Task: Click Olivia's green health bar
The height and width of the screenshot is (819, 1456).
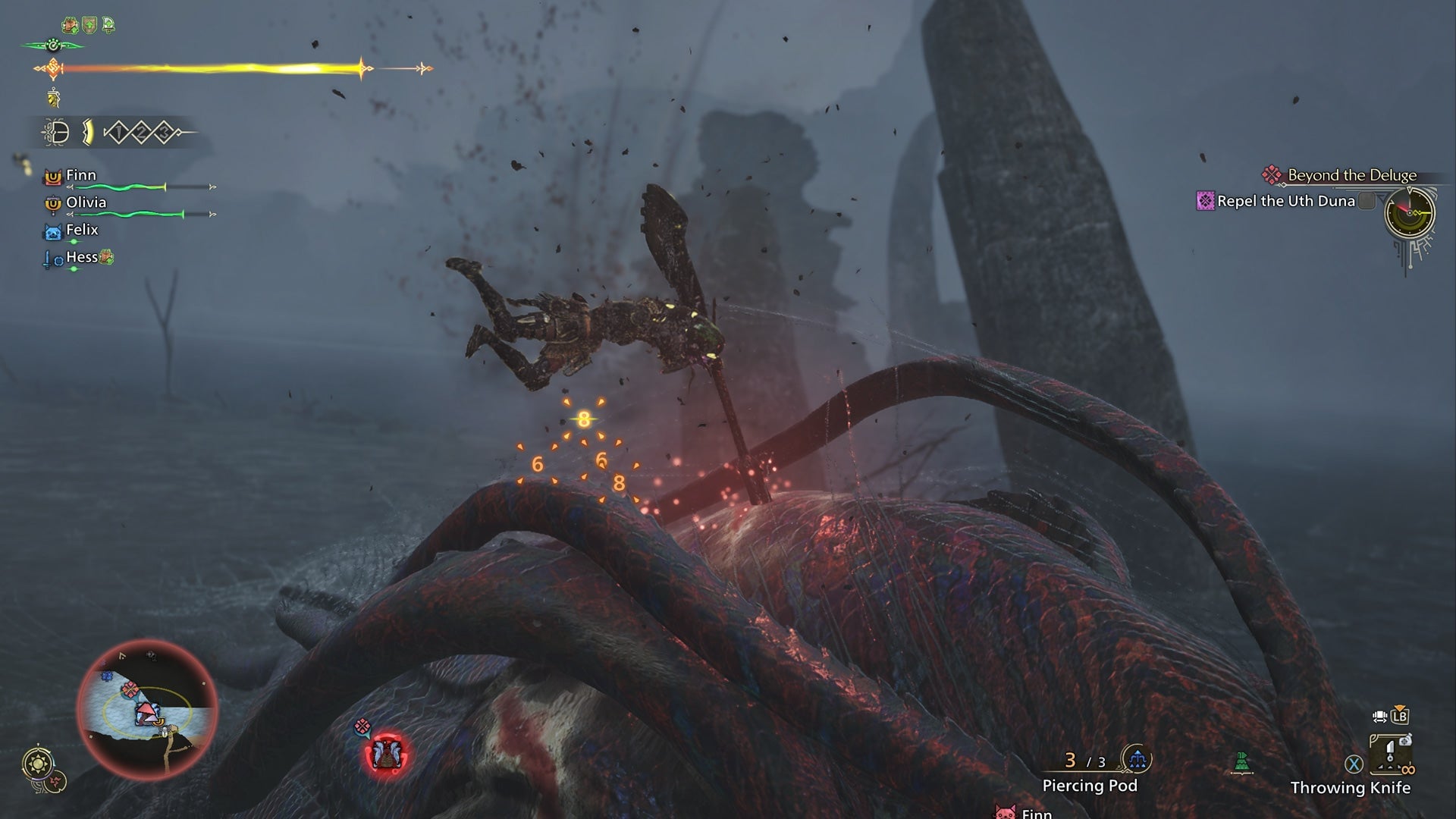Action: [x=127, y=215]
